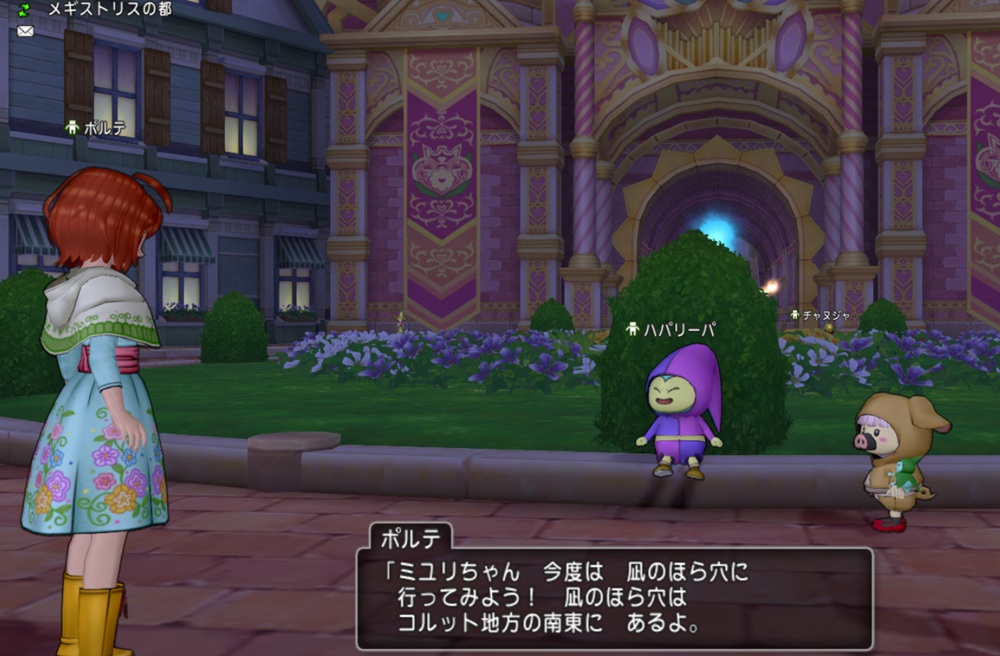The height and width of the screenshot is (656, 1000).
Task: Open the mail envelope icon
Action: (25, 31)
